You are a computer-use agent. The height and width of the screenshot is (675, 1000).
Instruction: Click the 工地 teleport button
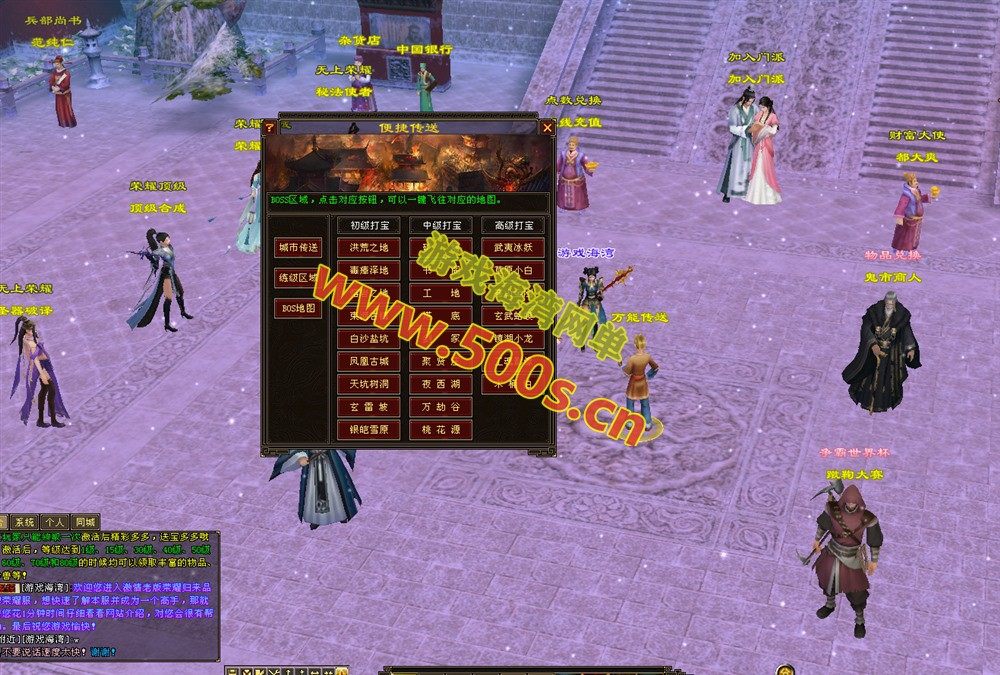click(440, 293)
